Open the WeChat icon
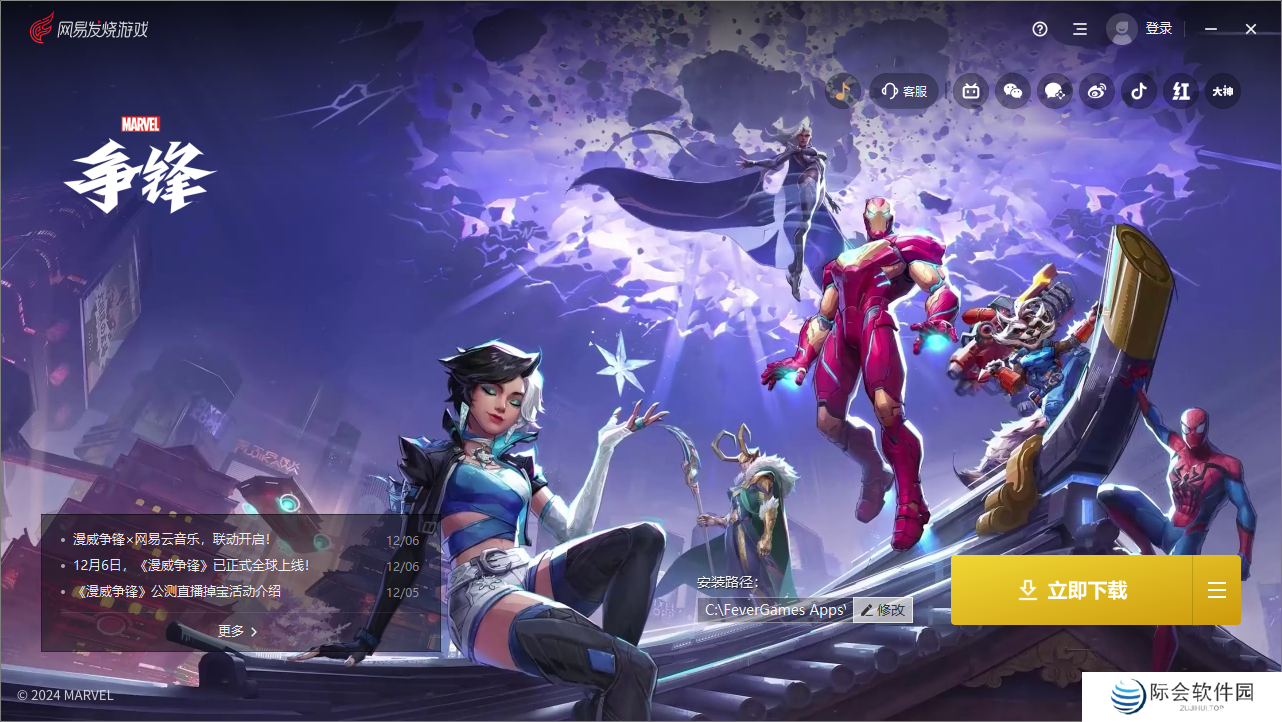 coord(1013,91)
